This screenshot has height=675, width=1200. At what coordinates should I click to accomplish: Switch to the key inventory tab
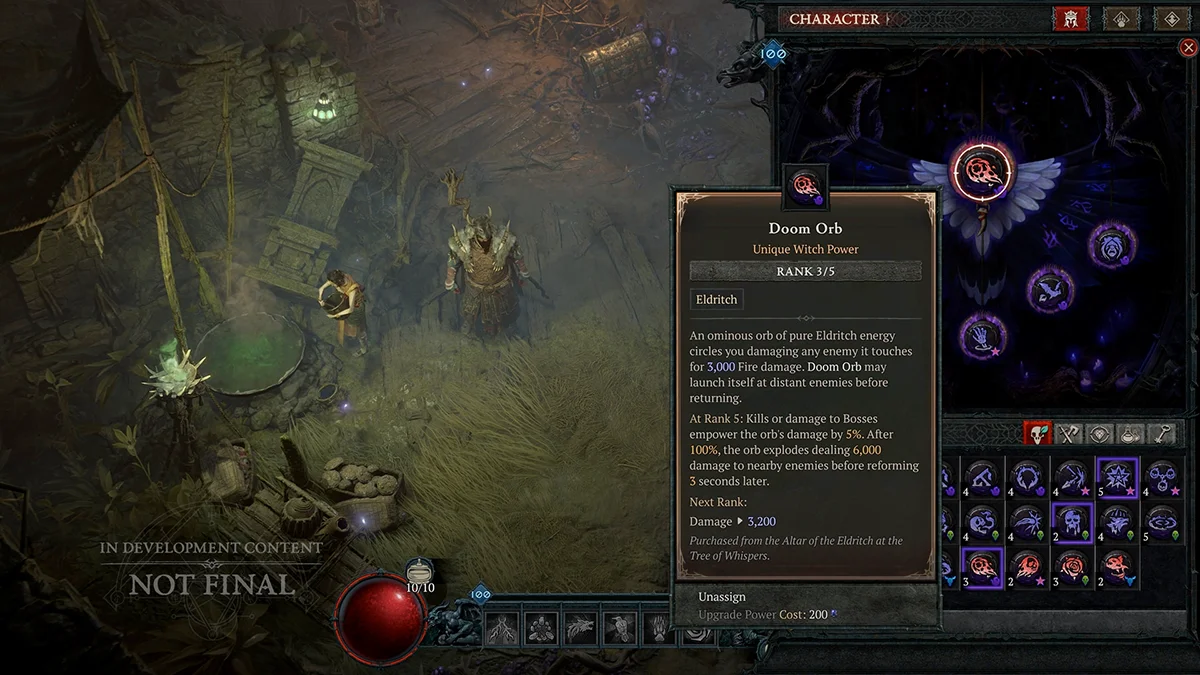1163,433
